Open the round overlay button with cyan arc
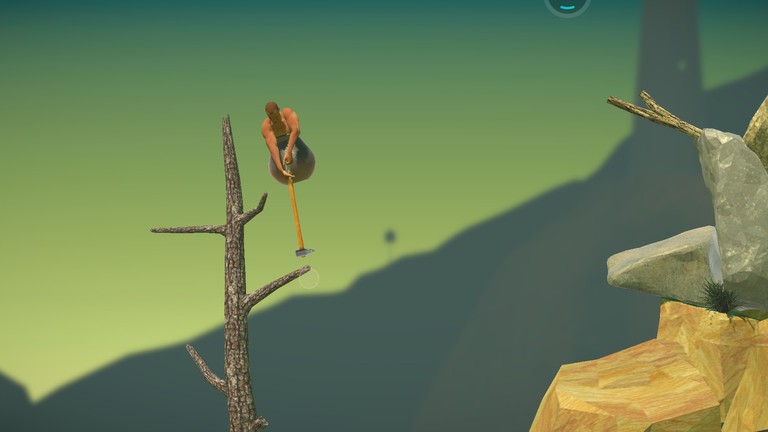 click(567, 4)
